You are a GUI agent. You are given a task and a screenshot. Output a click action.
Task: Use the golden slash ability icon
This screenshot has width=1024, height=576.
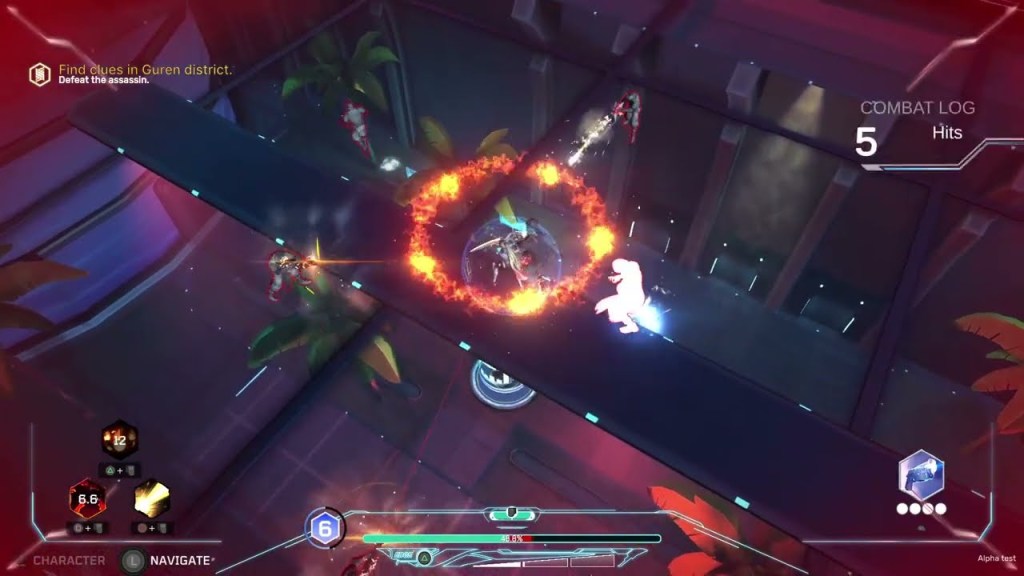[152, 497]
